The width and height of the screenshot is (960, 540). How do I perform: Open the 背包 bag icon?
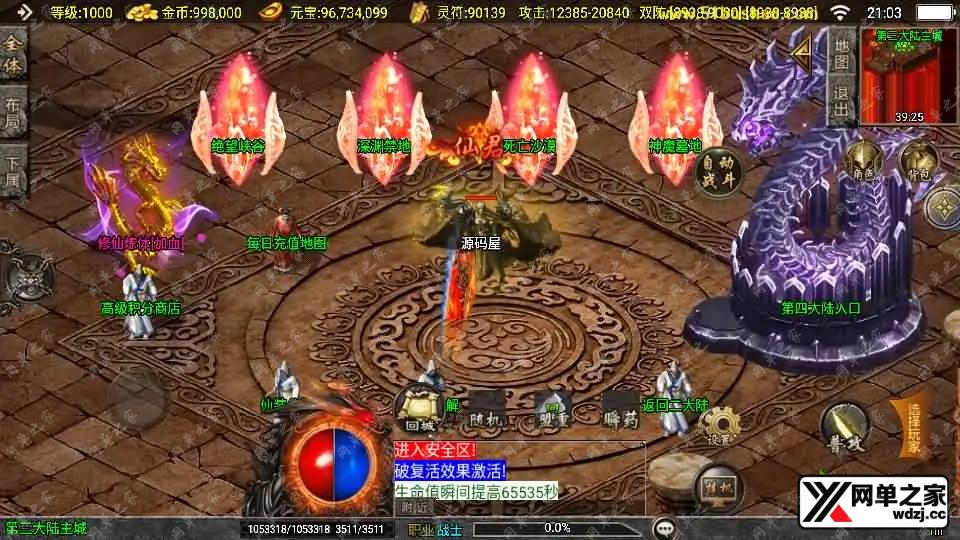919,160
